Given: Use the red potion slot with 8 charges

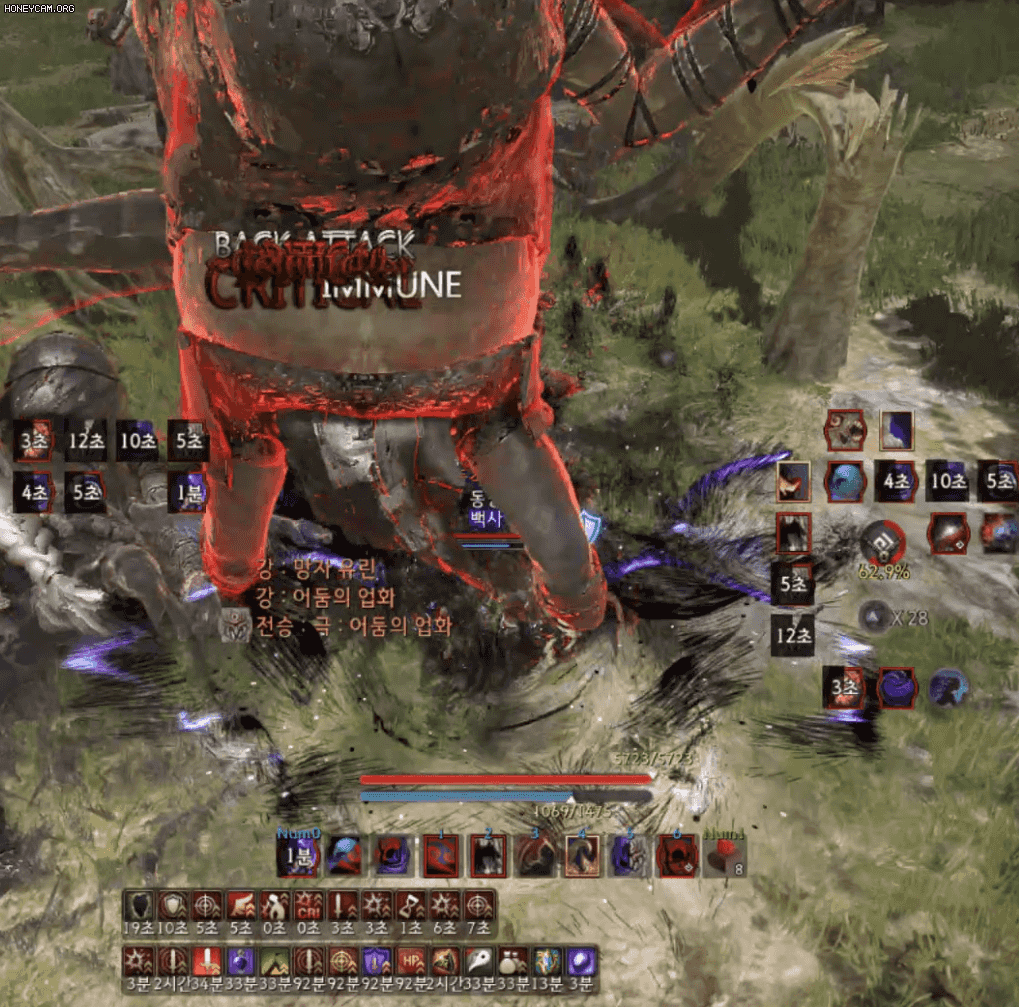Looking at the screenshot, I should (724, 857).
